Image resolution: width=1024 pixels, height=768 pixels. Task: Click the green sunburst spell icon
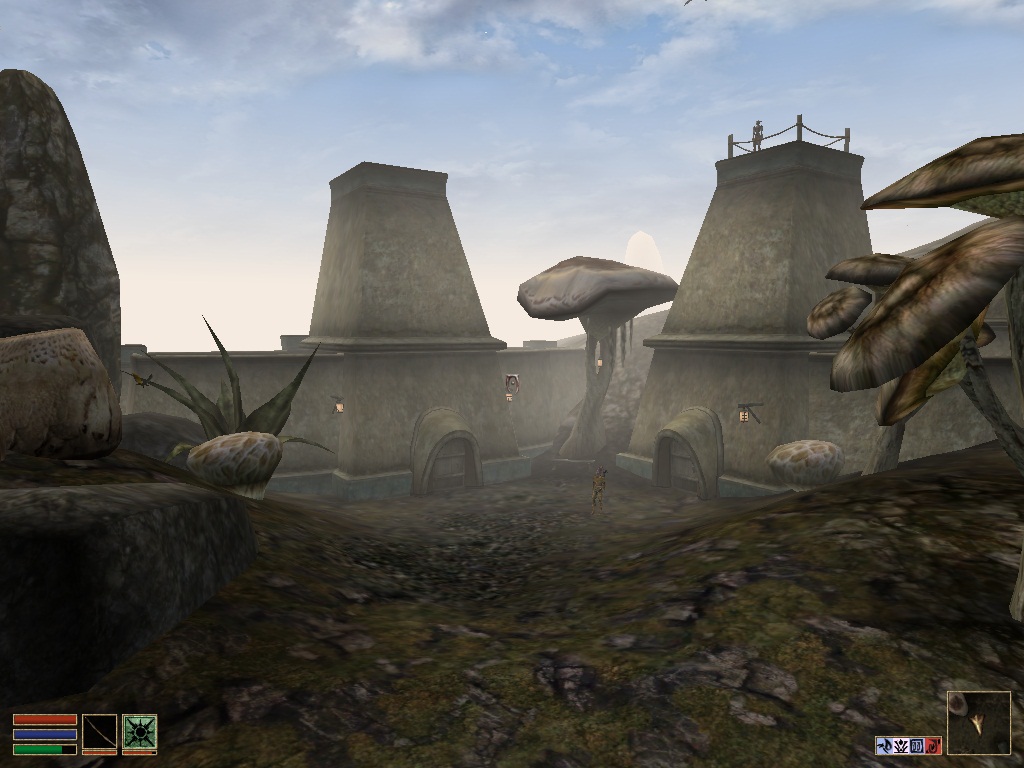point(139,732)
